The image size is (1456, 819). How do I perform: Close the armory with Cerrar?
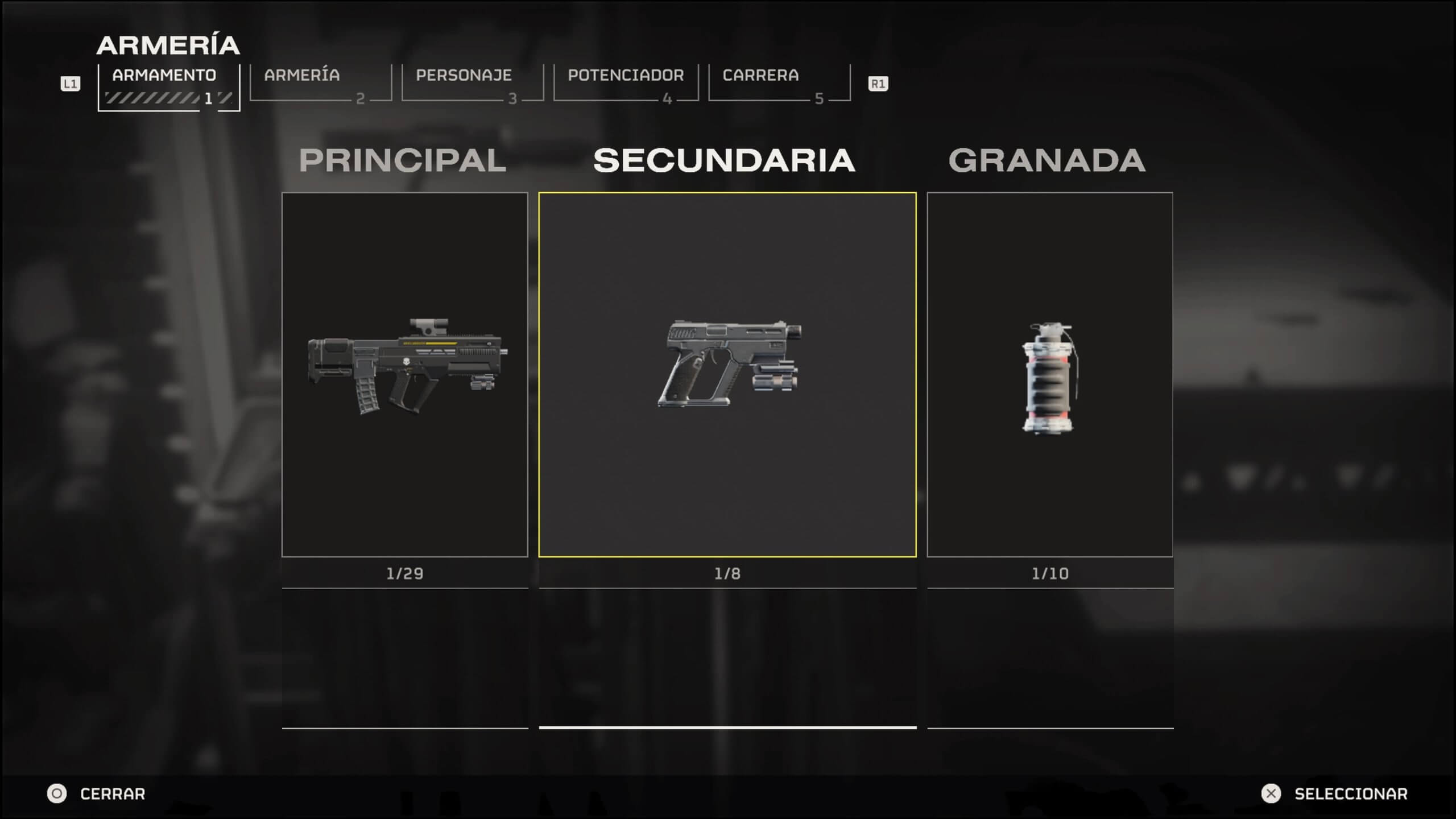pos(97,793)
